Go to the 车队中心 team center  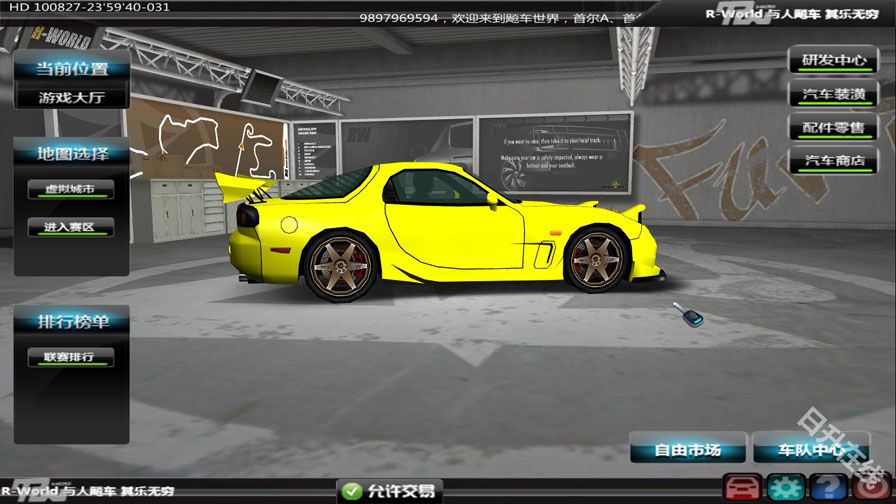(810, 450)
